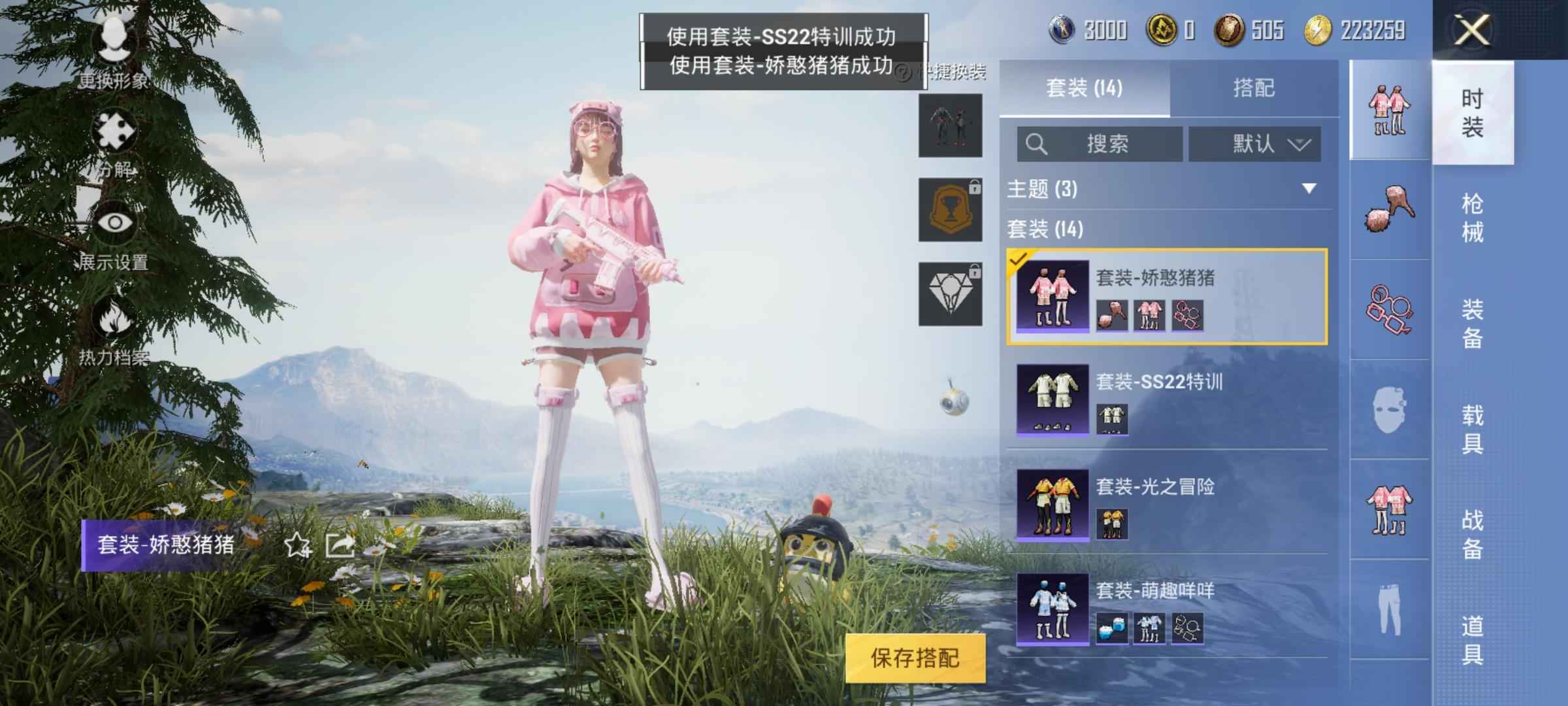Screen dimensions: 1568x706
Task: Select the 套装 (14) tab
Action: 1084,88
